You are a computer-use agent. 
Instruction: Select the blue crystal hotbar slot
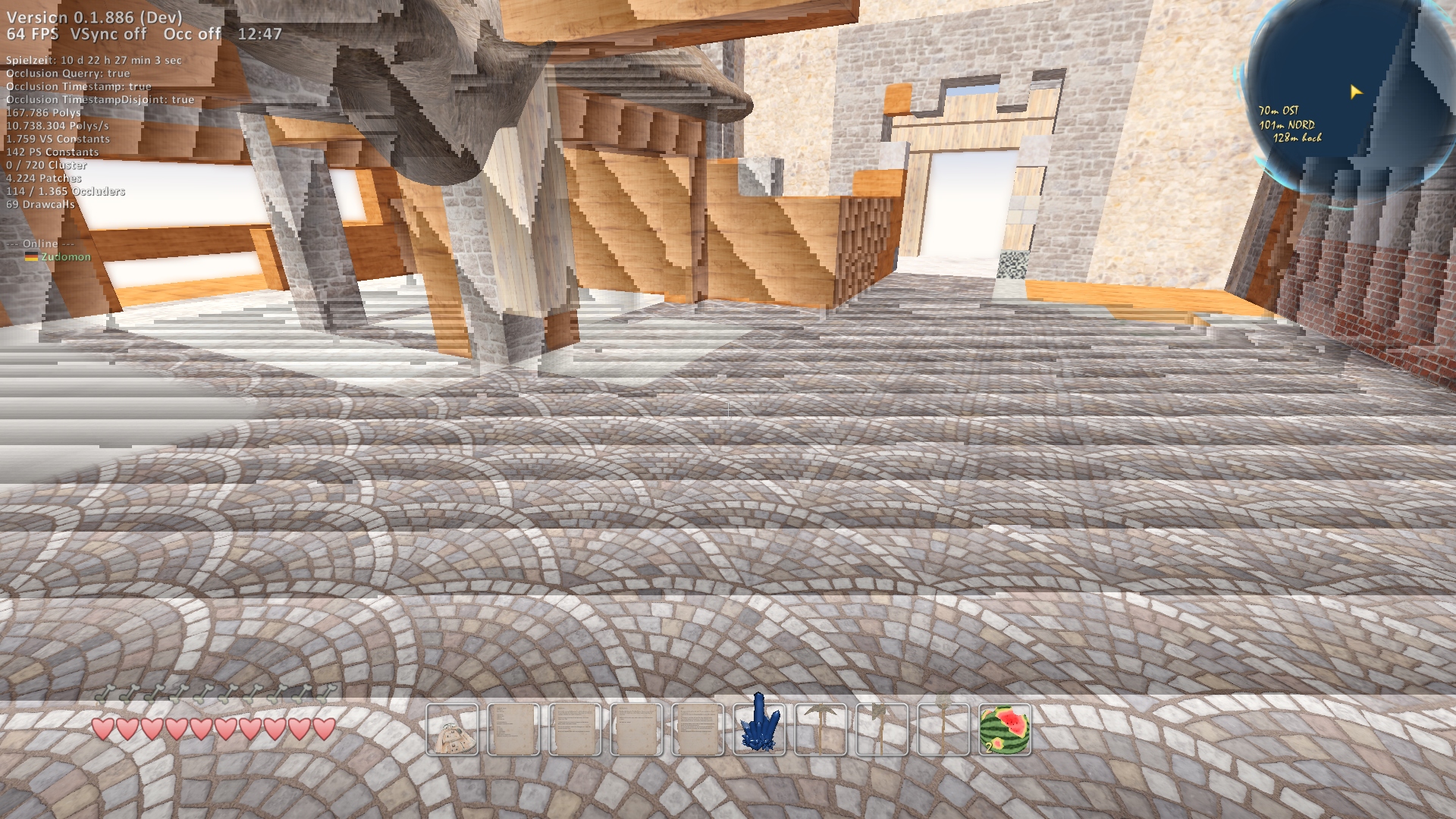pos(759,730)
